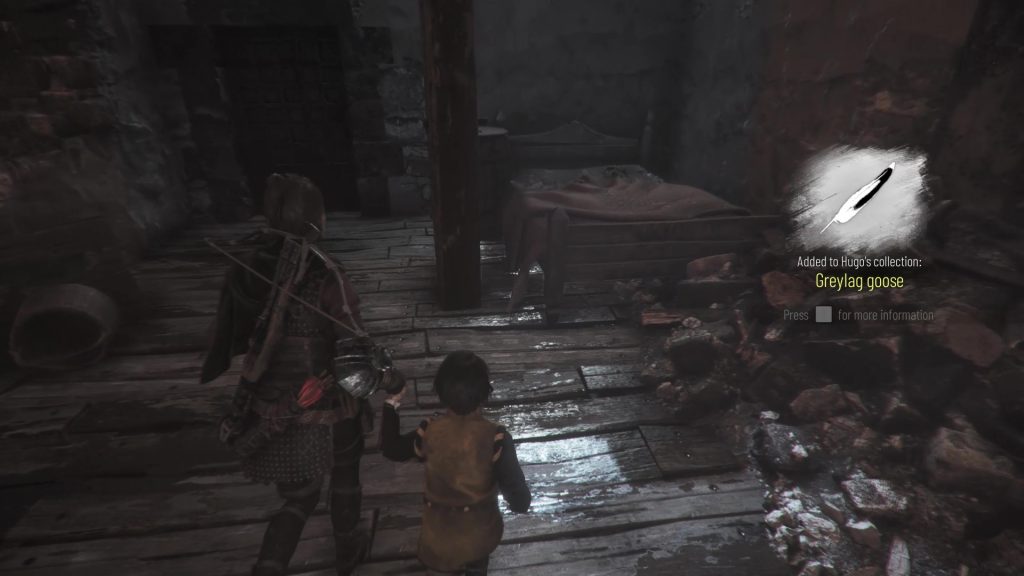
Task: Select the Greylag goose collection notification
Action: [859, 281]
